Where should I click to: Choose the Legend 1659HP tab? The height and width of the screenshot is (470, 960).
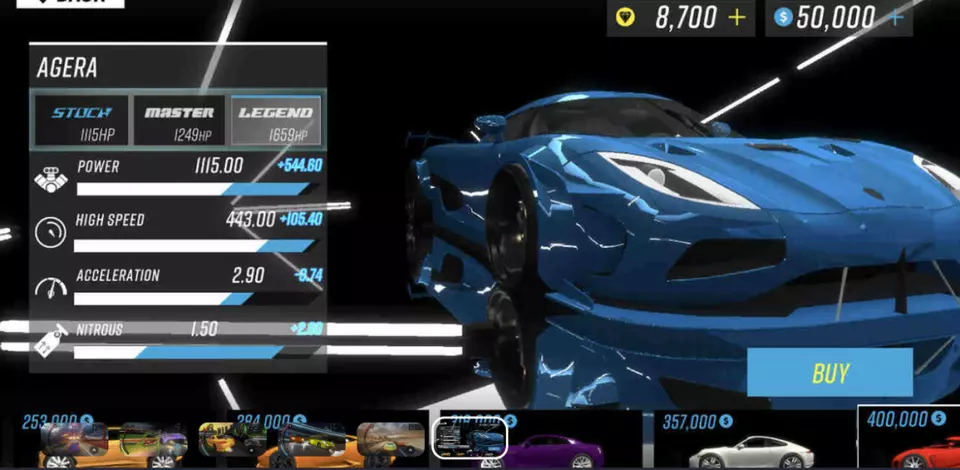point(276,122)
